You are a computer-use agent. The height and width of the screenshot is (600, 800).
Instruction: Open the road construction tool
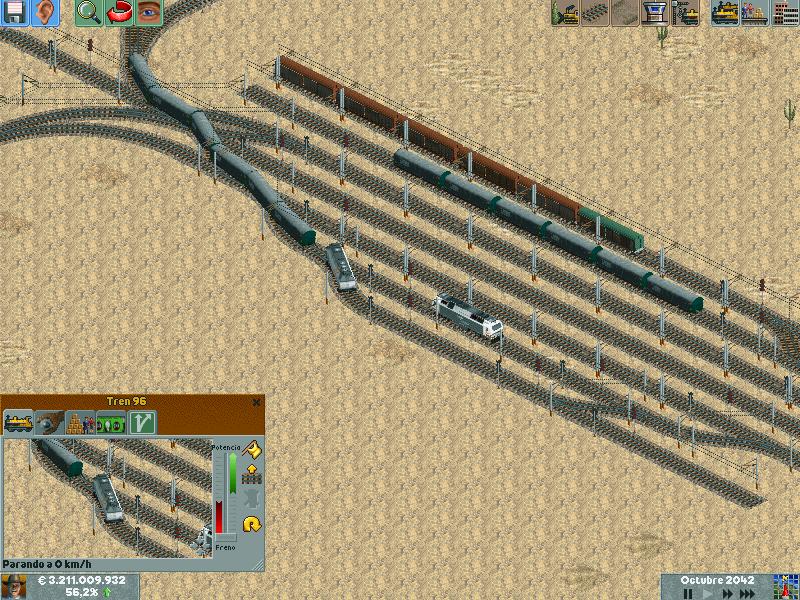point(626,13)
